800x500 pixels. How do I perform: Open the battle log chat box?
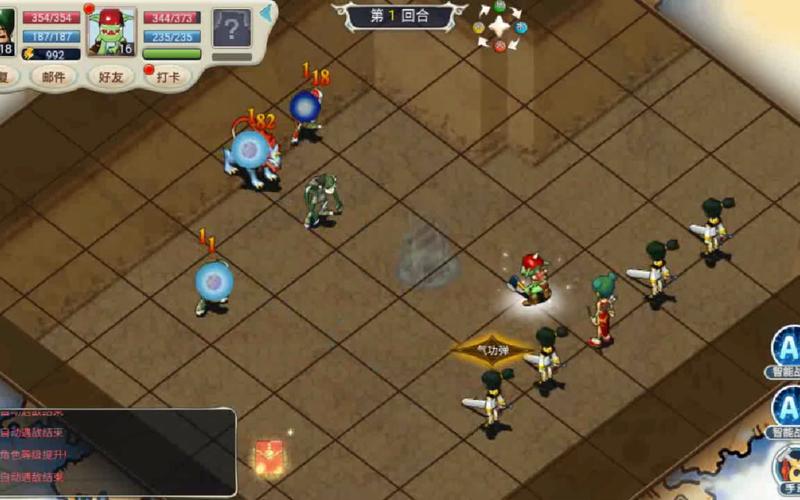click(118, 452)
